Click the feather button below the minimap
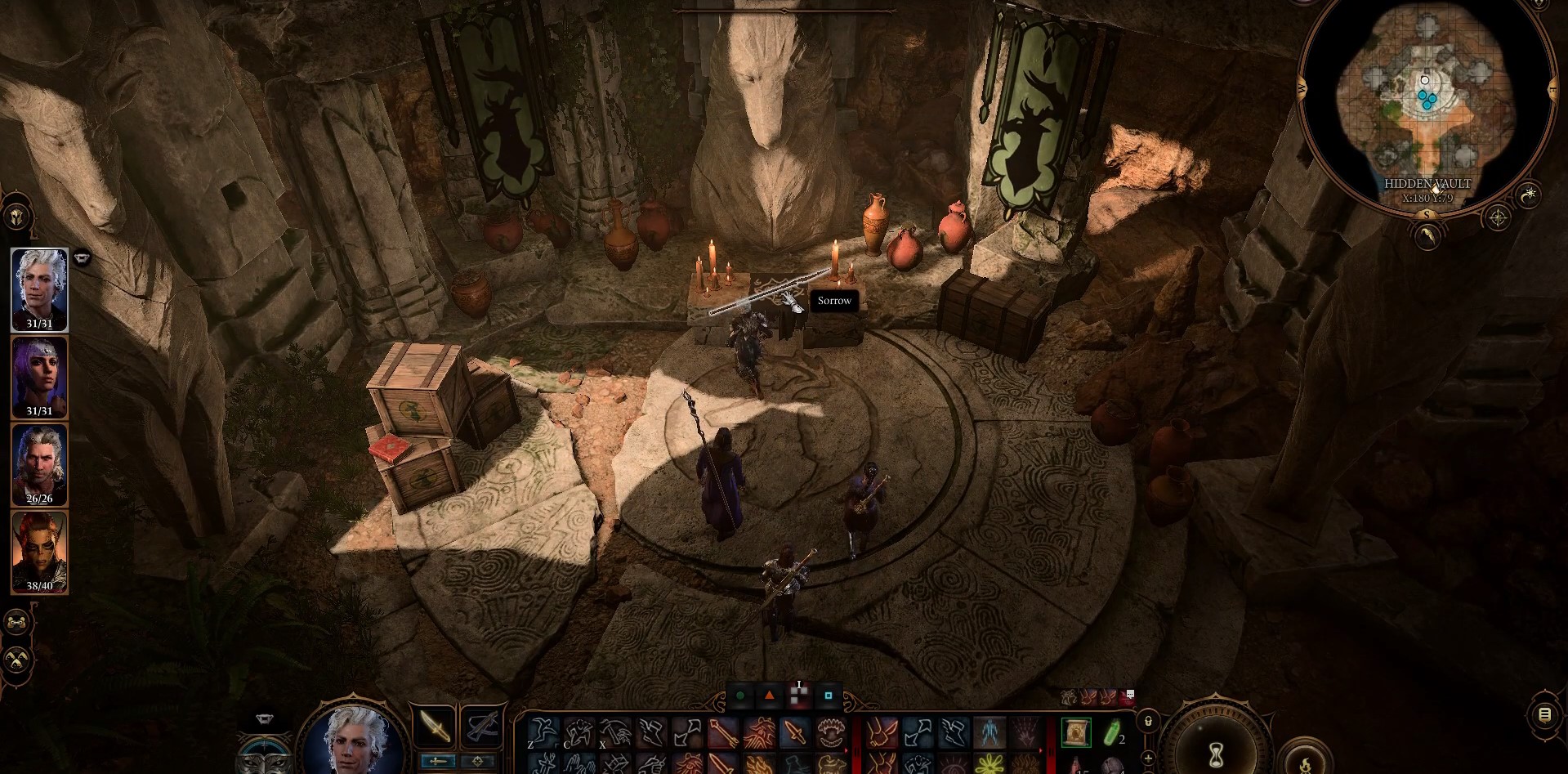Image resolution: width=1568 pixels, height=774 pixels. coord(1427,237)
